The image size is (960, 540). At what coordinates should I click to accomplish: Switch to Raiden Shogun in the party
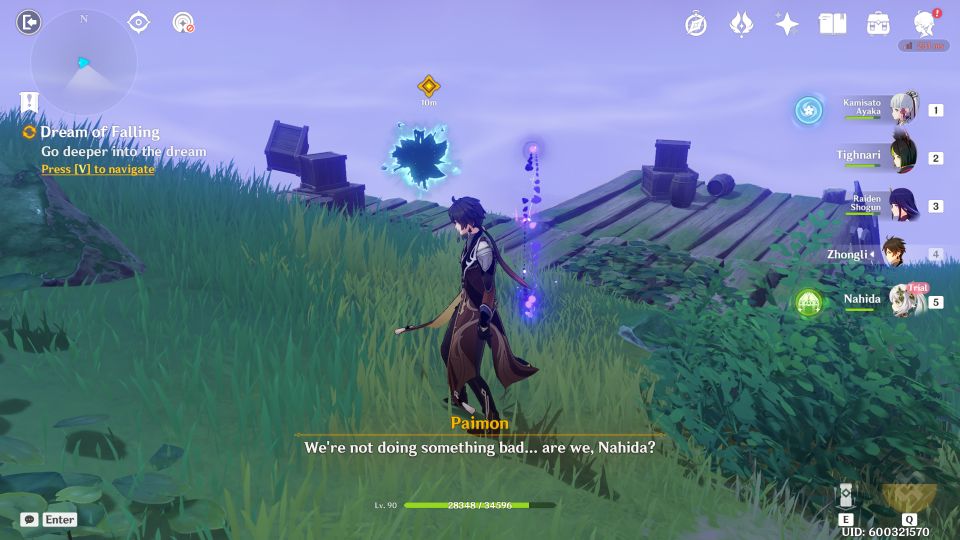click(903, 204)
